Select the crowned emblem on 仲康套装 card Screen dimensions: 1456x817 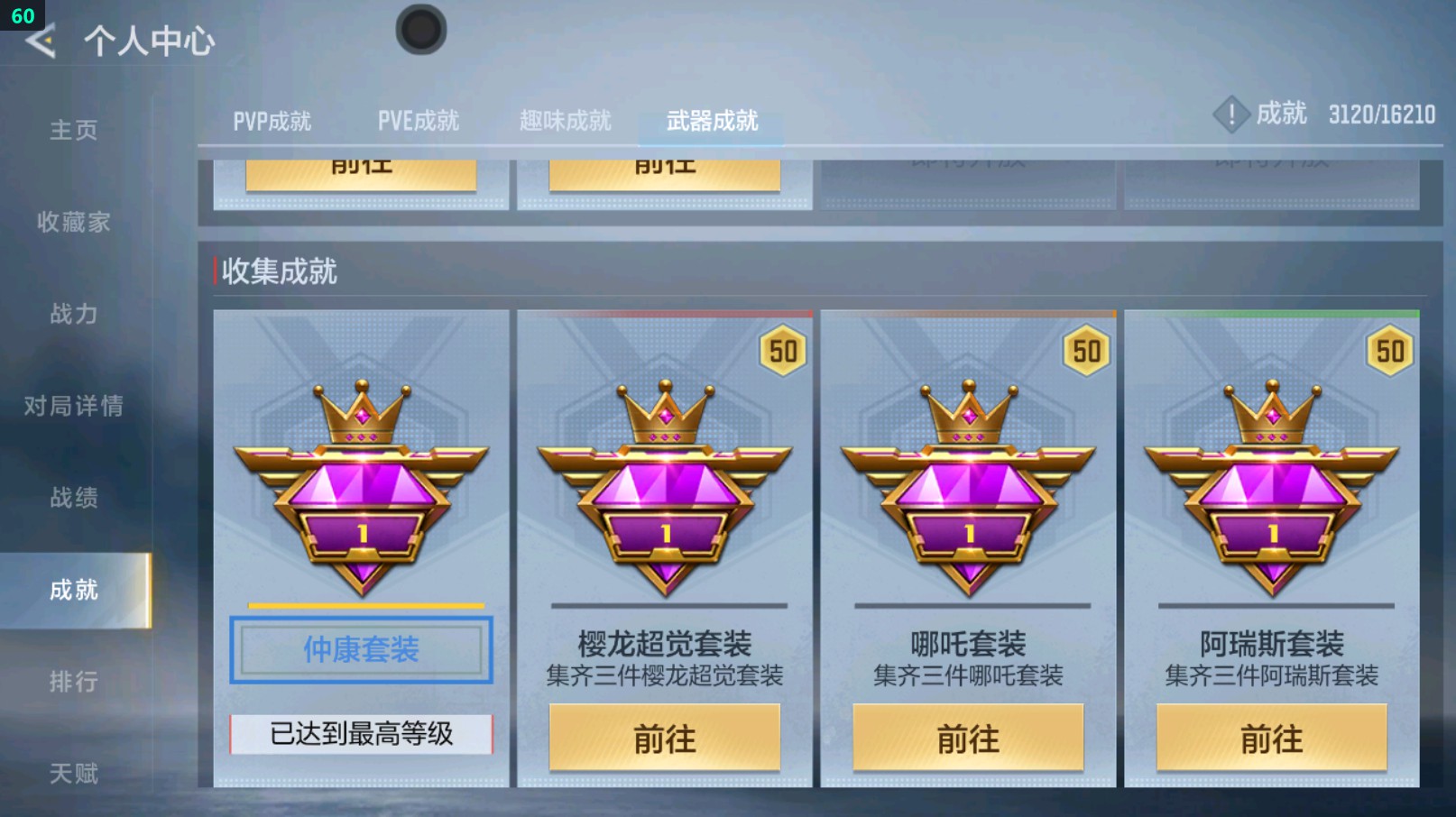(361, 487)
